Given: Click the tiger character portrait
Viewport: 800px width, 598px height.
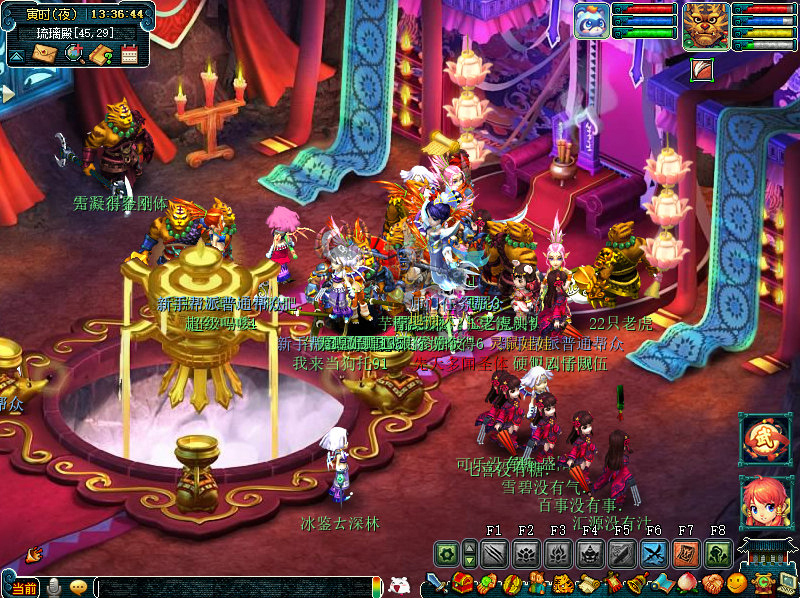Looking at the screenshot, I should pos(705,24).
